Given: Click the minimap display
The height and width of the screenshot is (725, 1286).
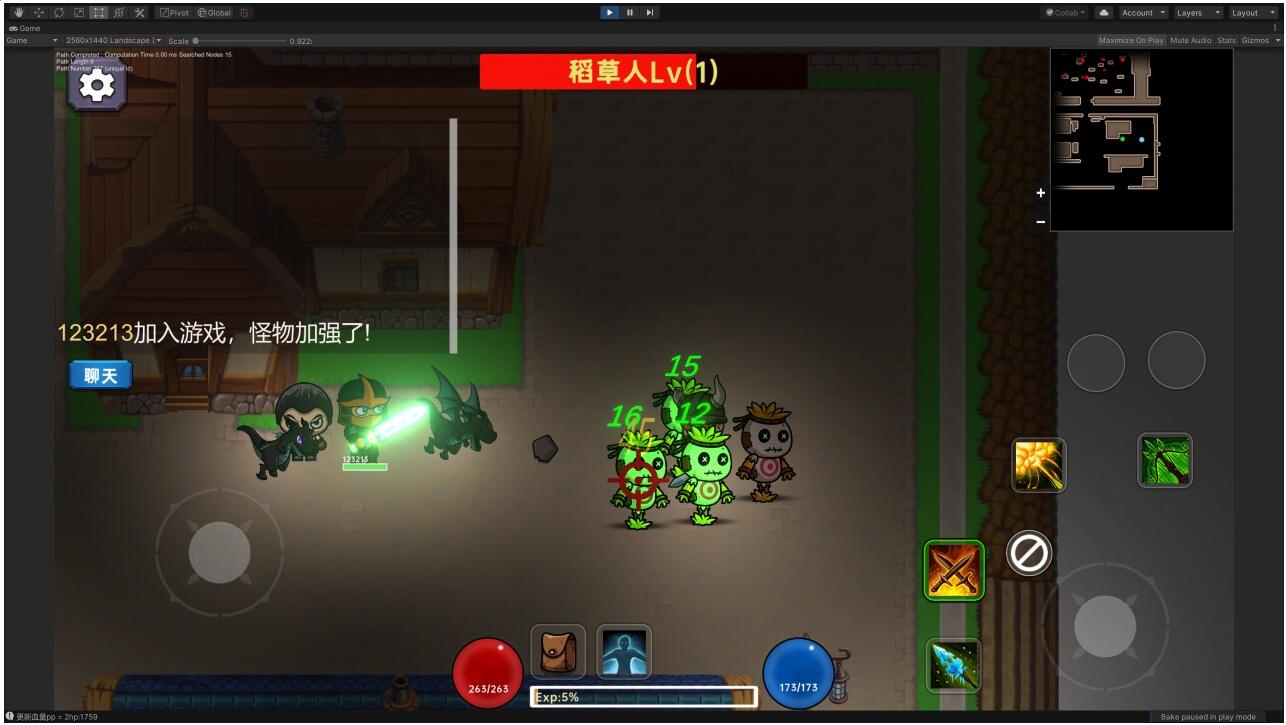Looking at the screenshot, I should tap(1141, 139).
